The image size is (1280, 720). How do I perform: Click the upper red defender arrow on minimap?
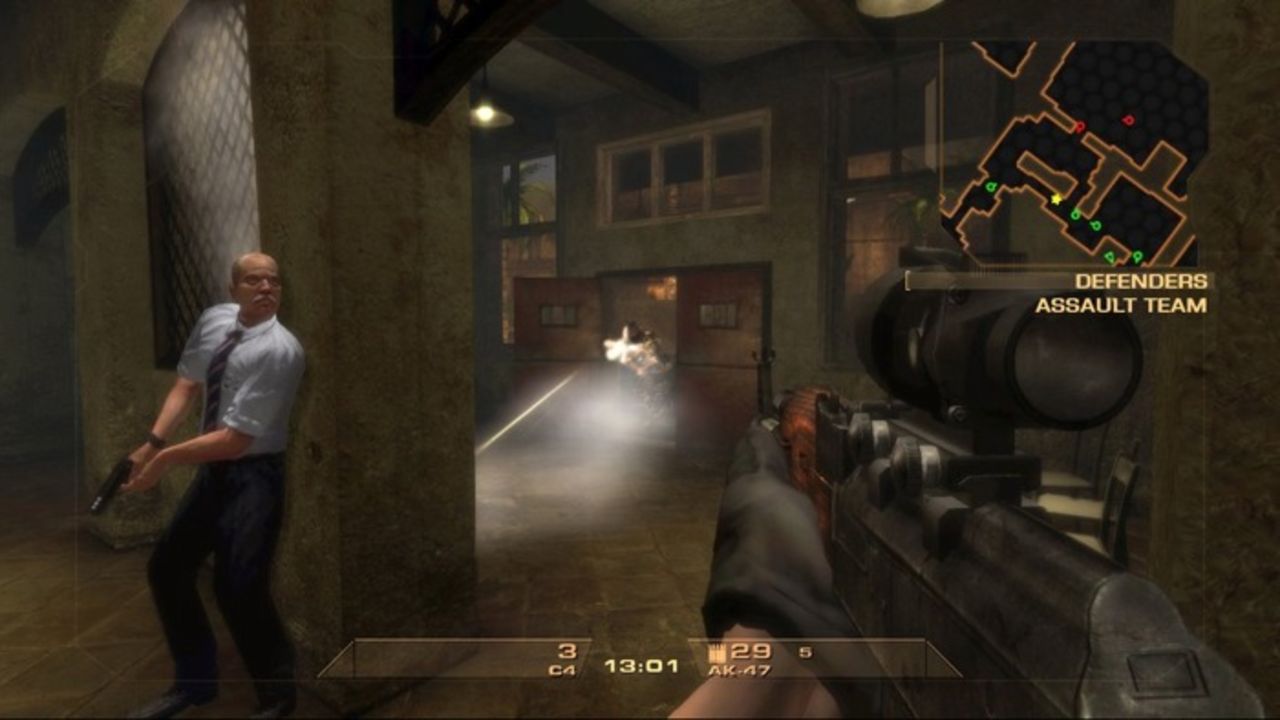[1128, 119]
